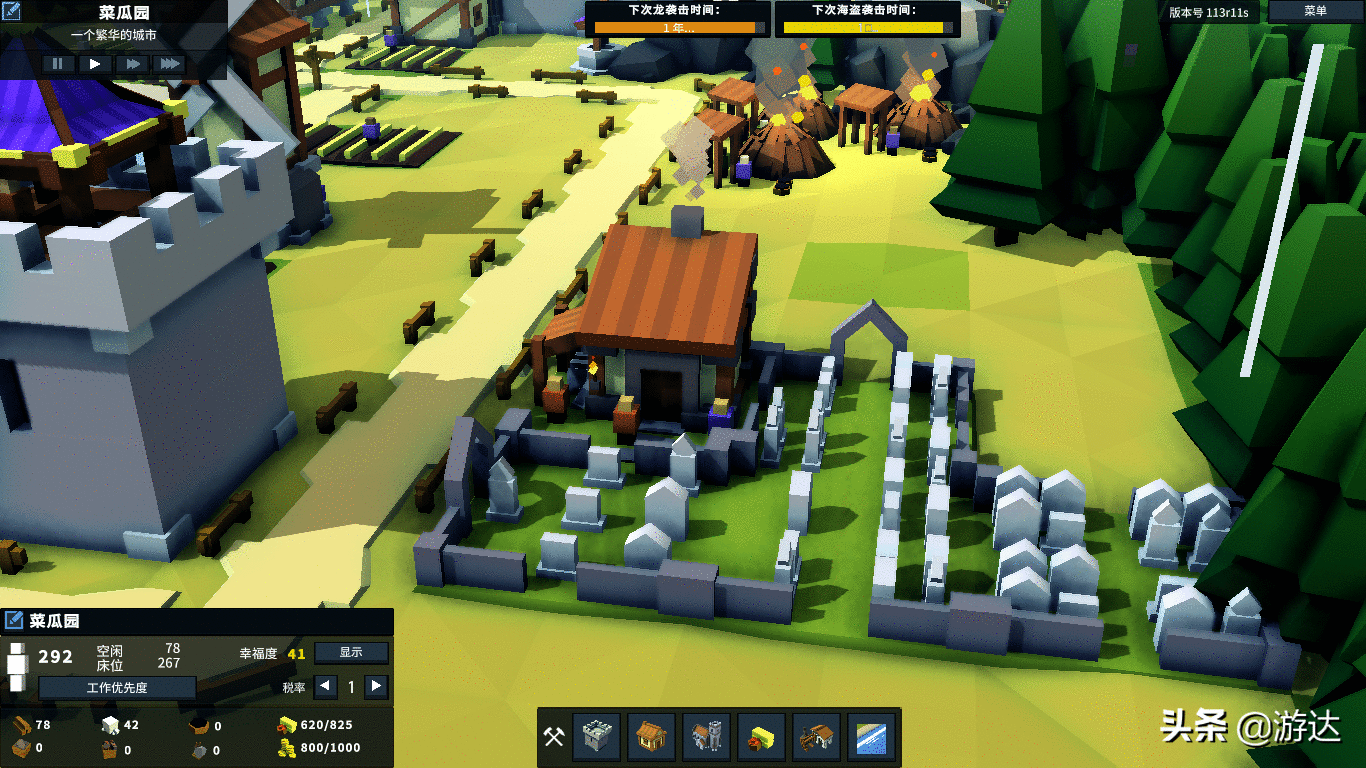Switch to double fast-forward speed
The width and height of the screenshot is (1366, 768).
coord(132,63)
